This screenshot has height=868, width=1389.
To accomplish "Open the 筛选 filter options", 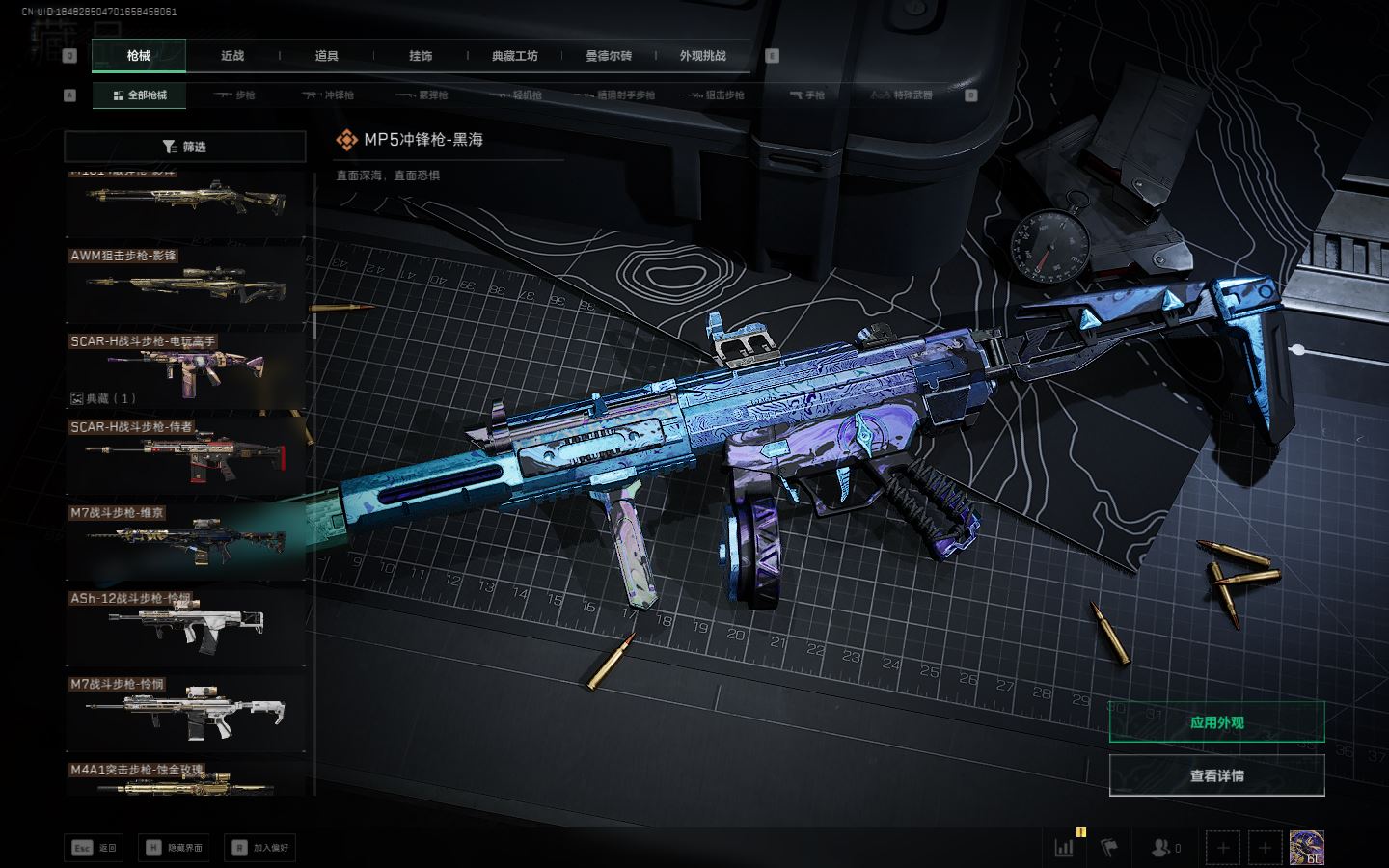I will tap(184, 147).
